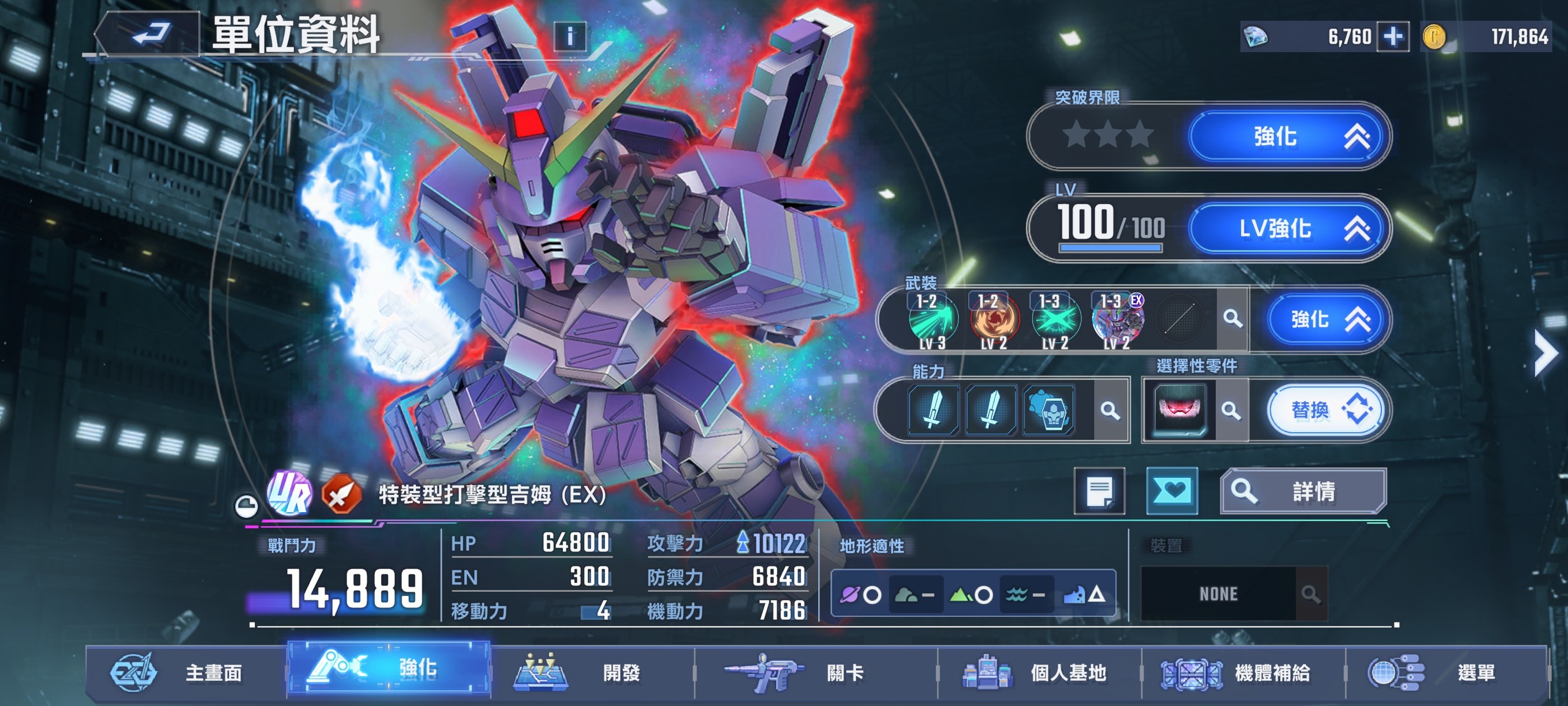1568x706 pixels.
Task: View abilities via the 能力 magnifier
Action: click(1110, 411)
